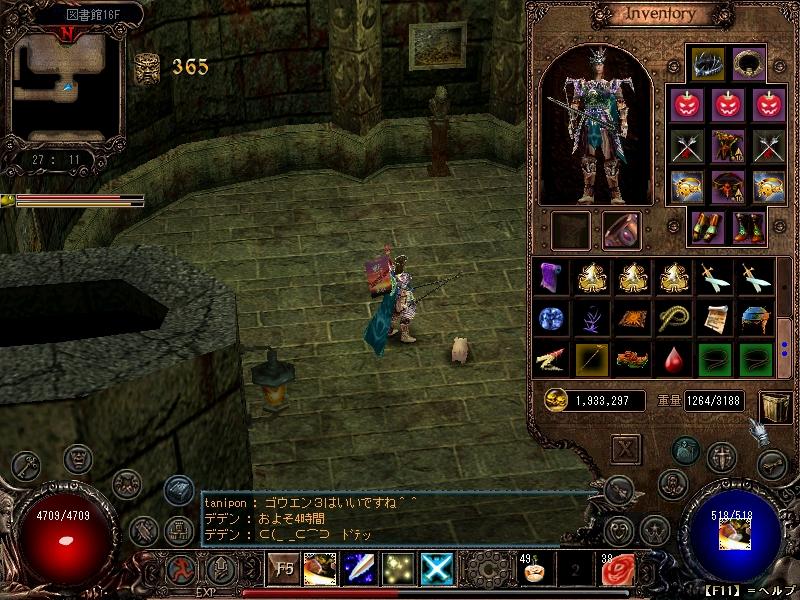
Task: Select the equipped purple ring slot
Action: click(621, 230)
